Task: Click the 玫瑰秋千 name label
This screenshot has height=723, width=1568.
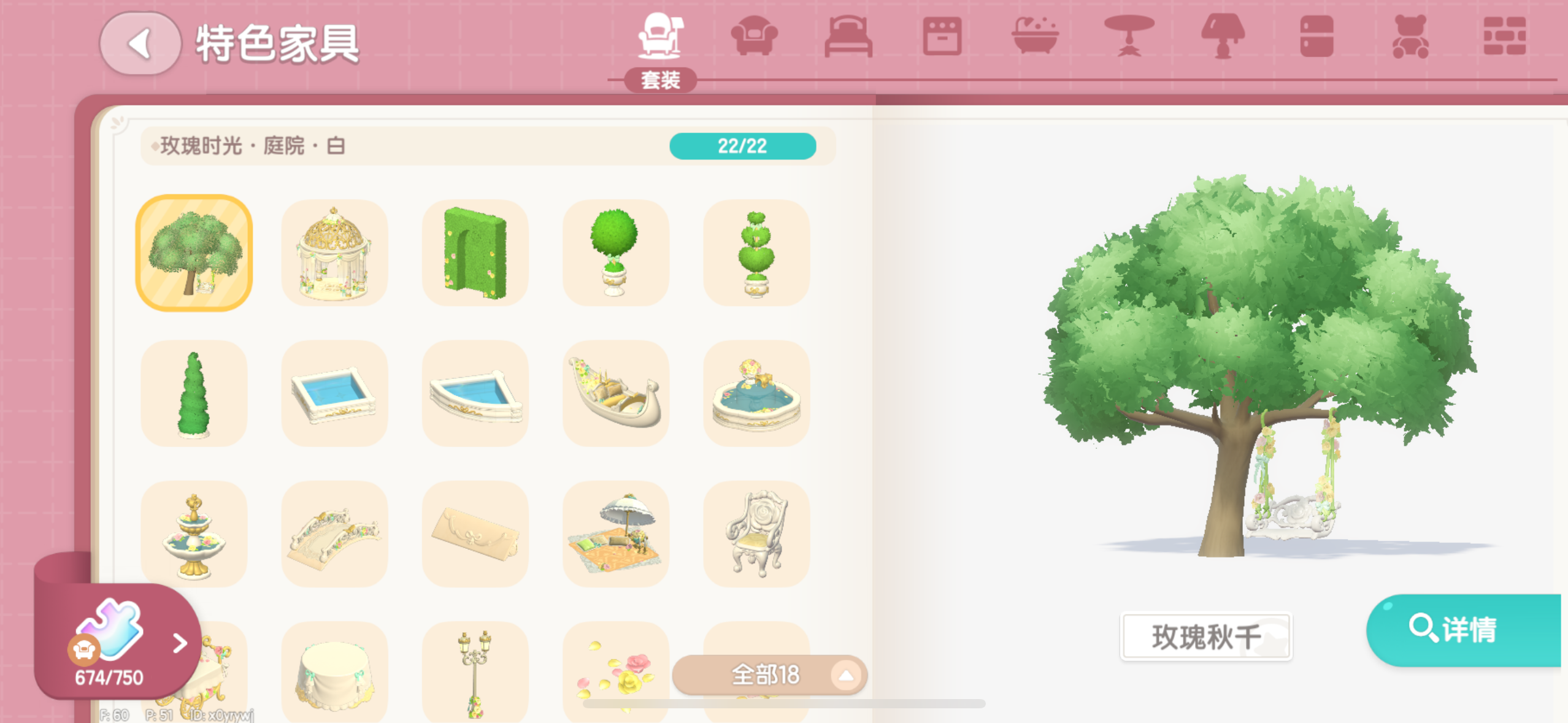Action: pyautogui.click(x=1205, y=637)
